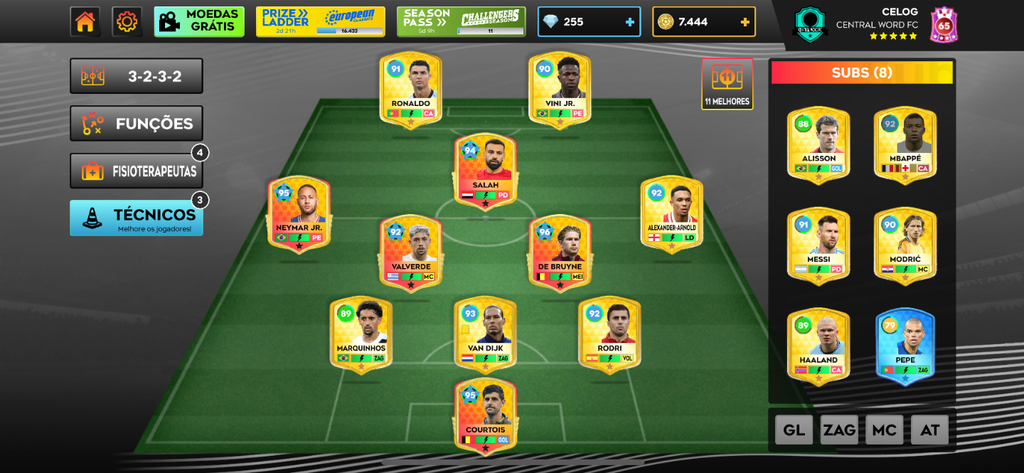Image resolution: width=1024 pixels, height=473 pixels.
Task: Add more gold coins with plus button
Action: click(745, 22)
